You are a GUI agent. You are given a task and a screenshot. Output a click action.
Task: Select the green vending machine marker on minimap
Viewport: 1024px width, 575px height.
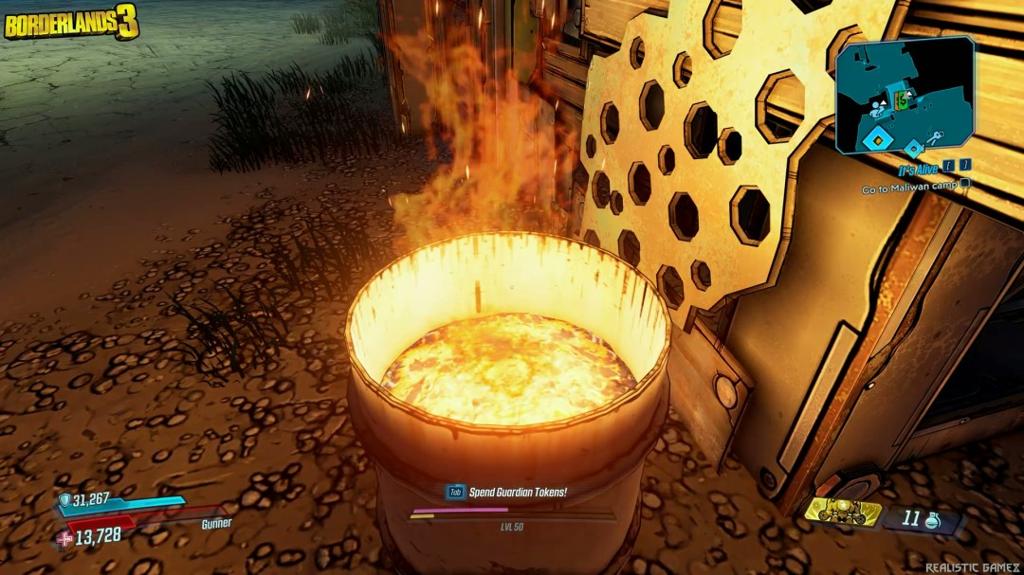coord(900,99)
